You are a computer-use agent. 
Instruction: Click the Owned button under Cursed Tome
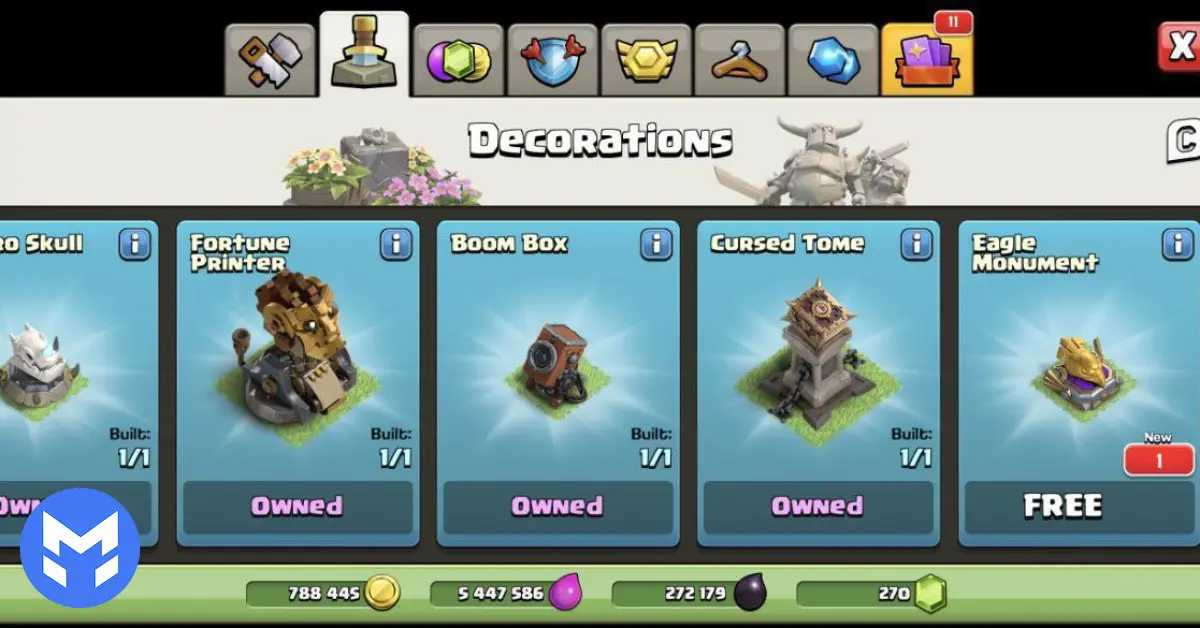(818, 507)
